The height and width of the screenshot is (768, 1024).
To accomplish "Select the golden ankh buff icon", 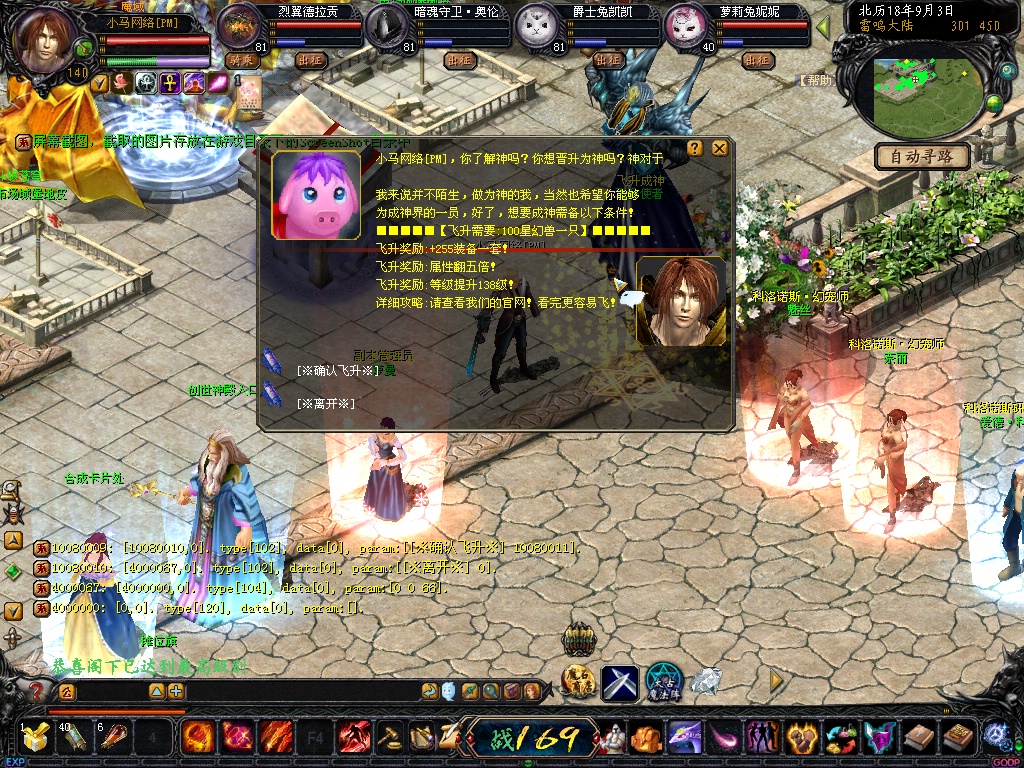I will [x=170, y=83].
